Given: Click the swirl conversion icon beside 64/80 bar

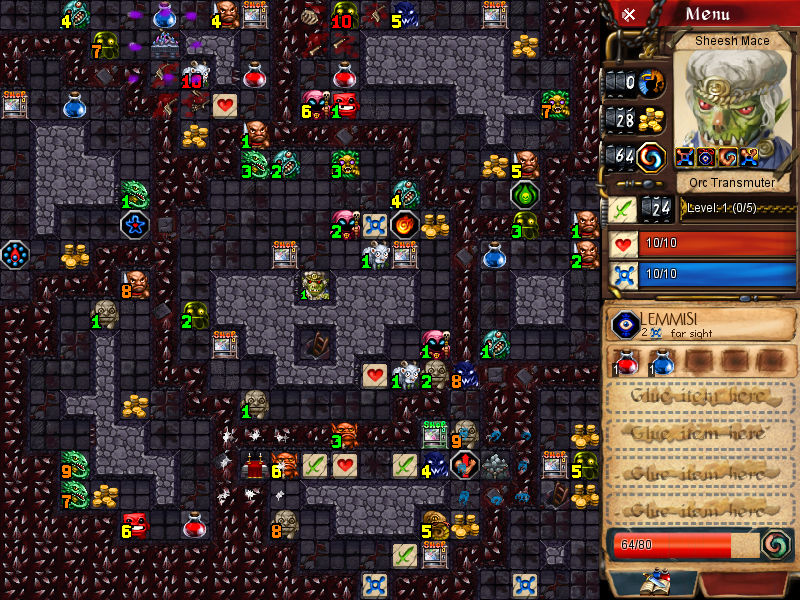Looking at the screenshot, I should click(x=774, y=544).
